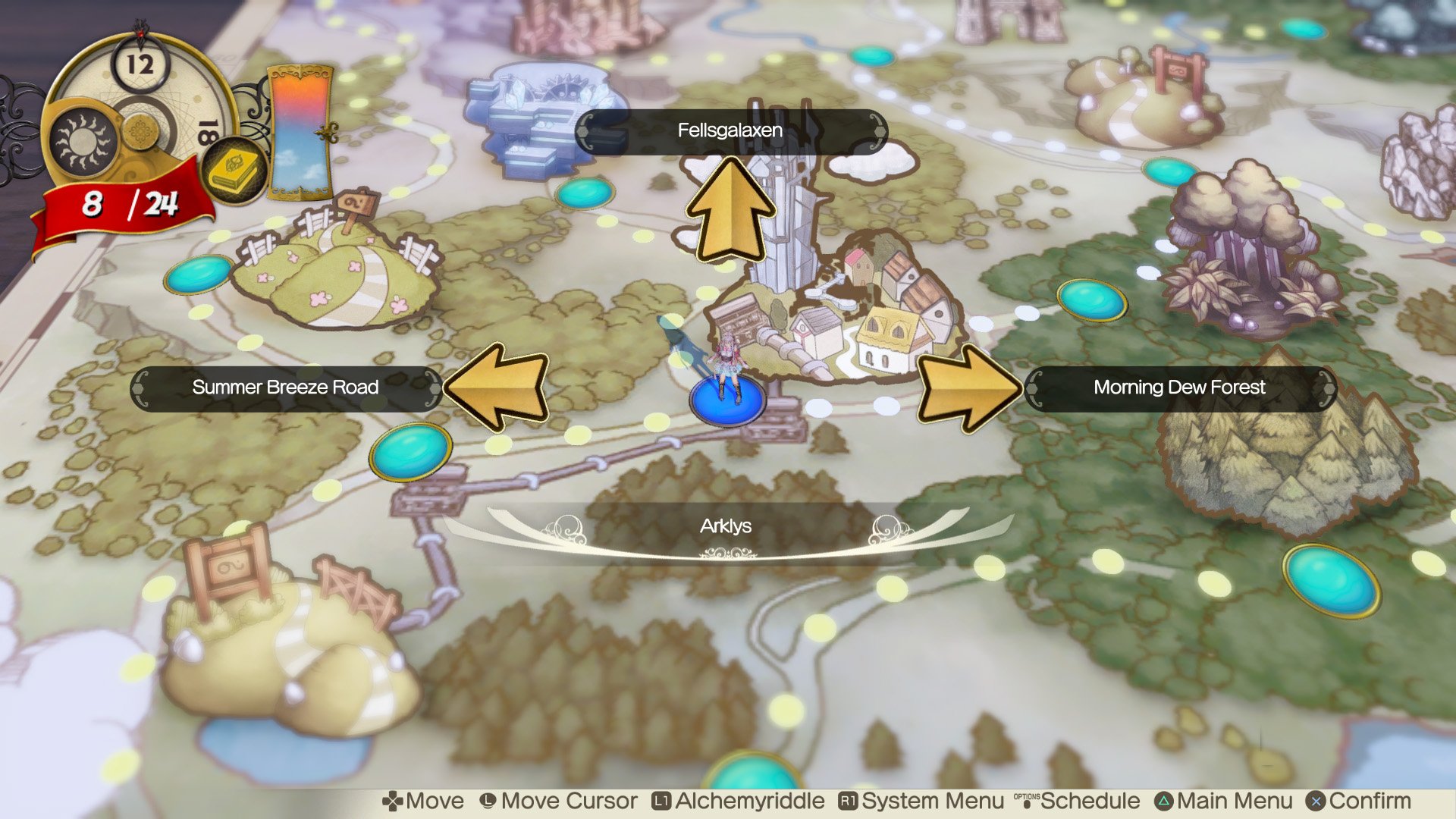Image resolution: width=1456 pixels, height=819 pixels.
Task: Click the Morning Dew Forest destination label
Action: (1178, 388)
